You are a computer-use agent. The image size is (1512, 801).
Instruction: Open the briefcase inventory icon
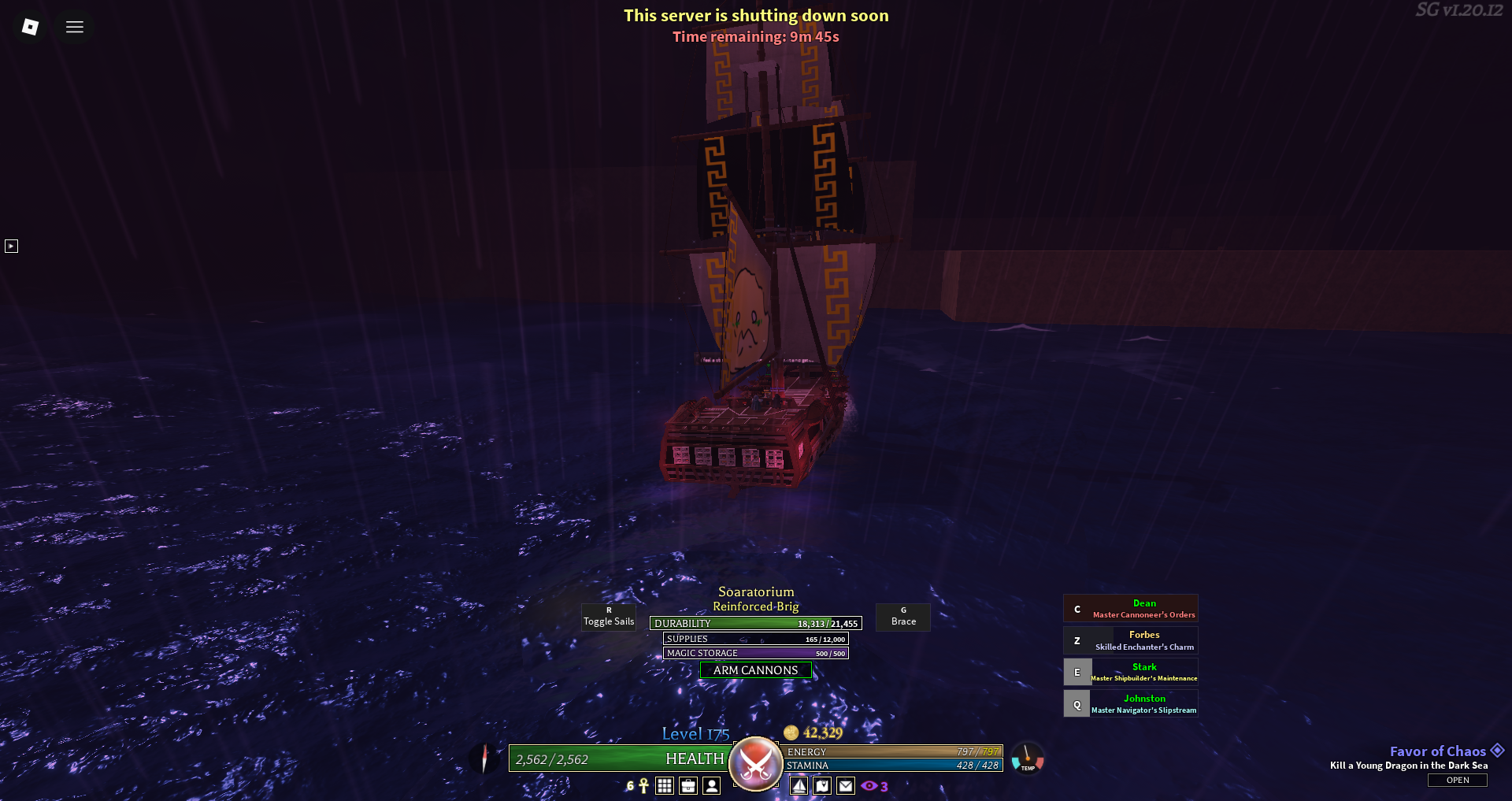(688, 786)
